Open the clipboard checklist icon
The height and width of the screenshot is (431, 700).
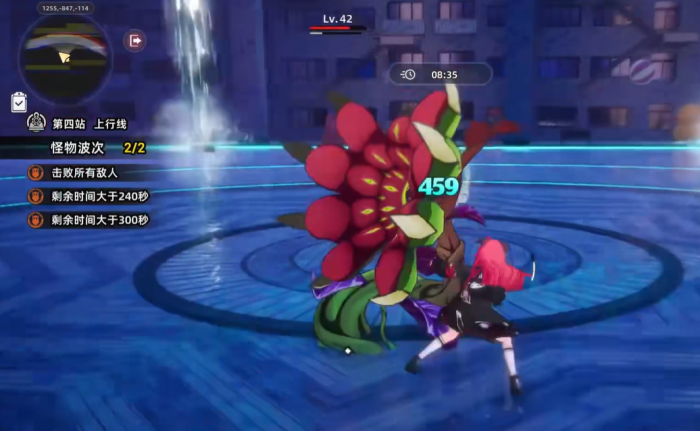19,102
